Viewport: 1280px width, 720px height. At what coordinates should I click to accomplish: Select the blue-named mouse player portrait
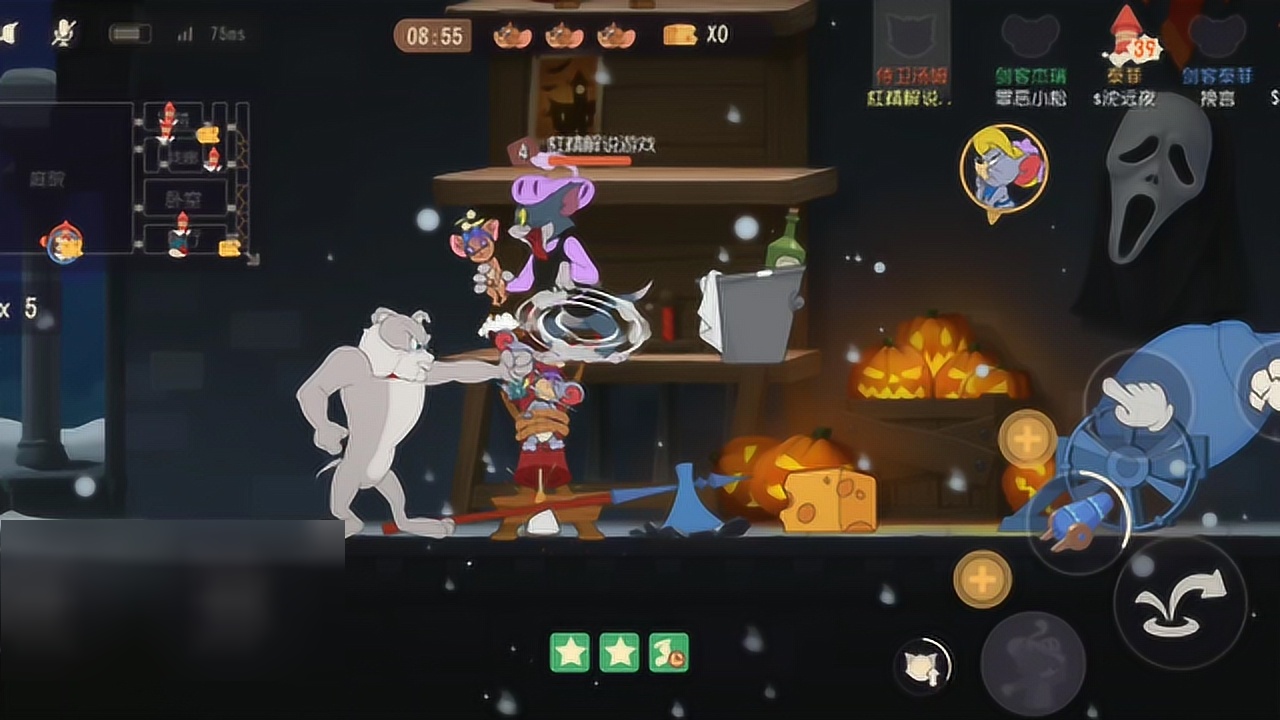tap(1217, 40)
